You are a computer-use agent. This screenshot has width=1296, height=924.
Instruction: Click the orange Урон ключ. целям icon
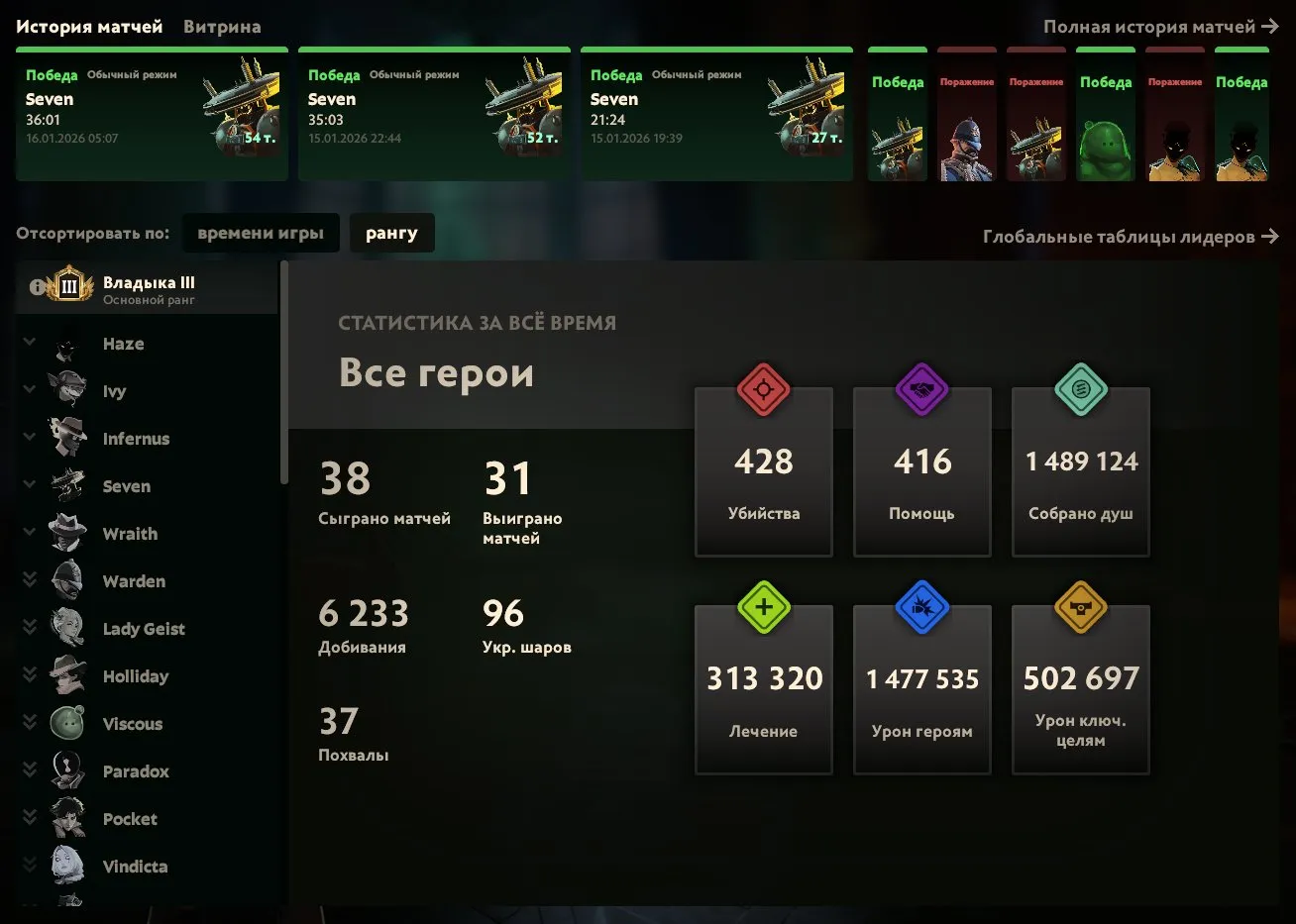(x=1080, y=608)
